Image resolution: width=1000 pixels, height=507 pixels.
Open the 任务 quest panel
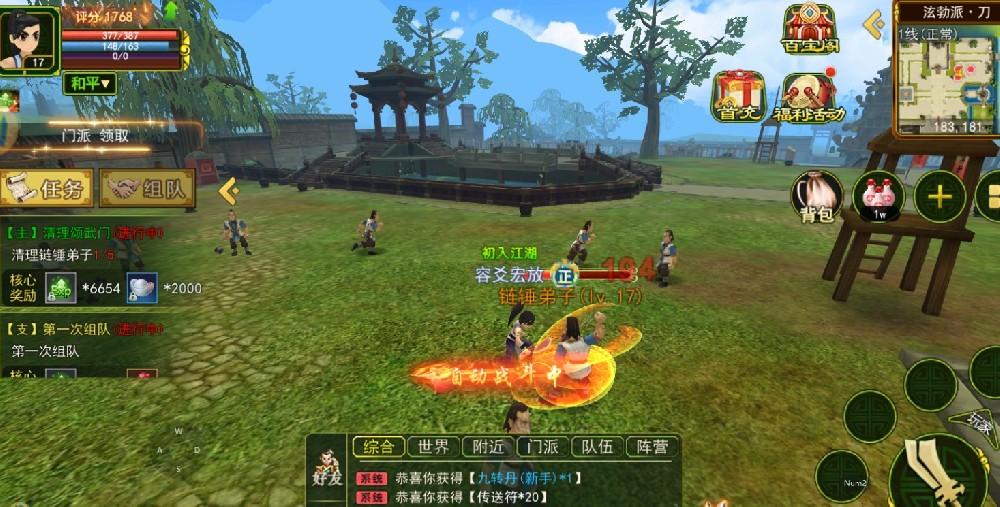[x=47, y=188]
